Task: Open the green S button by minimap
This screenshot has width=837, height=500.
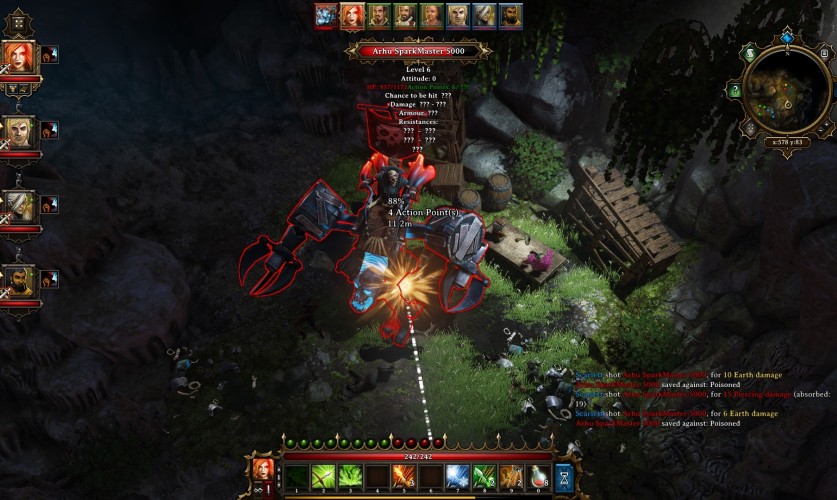Action: click(750, 53)
